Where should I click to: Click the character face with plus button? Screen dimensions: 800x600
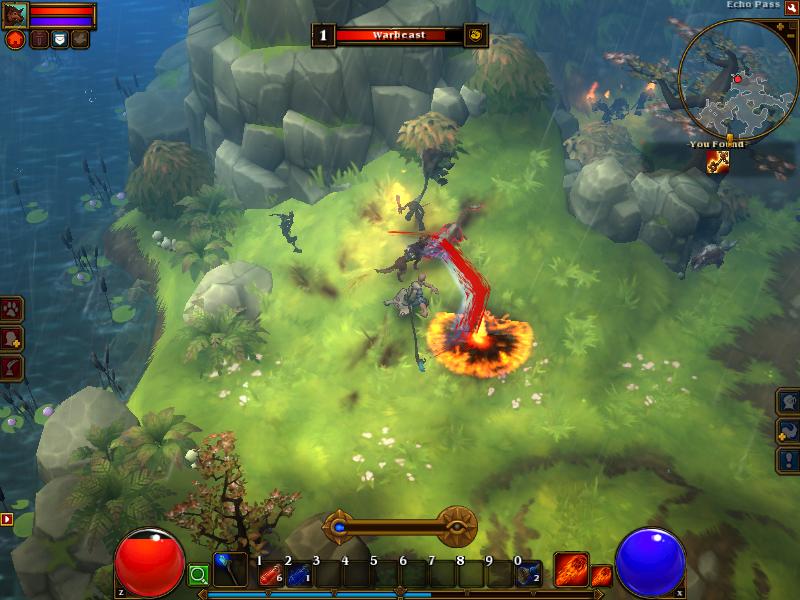coord(12,339)
